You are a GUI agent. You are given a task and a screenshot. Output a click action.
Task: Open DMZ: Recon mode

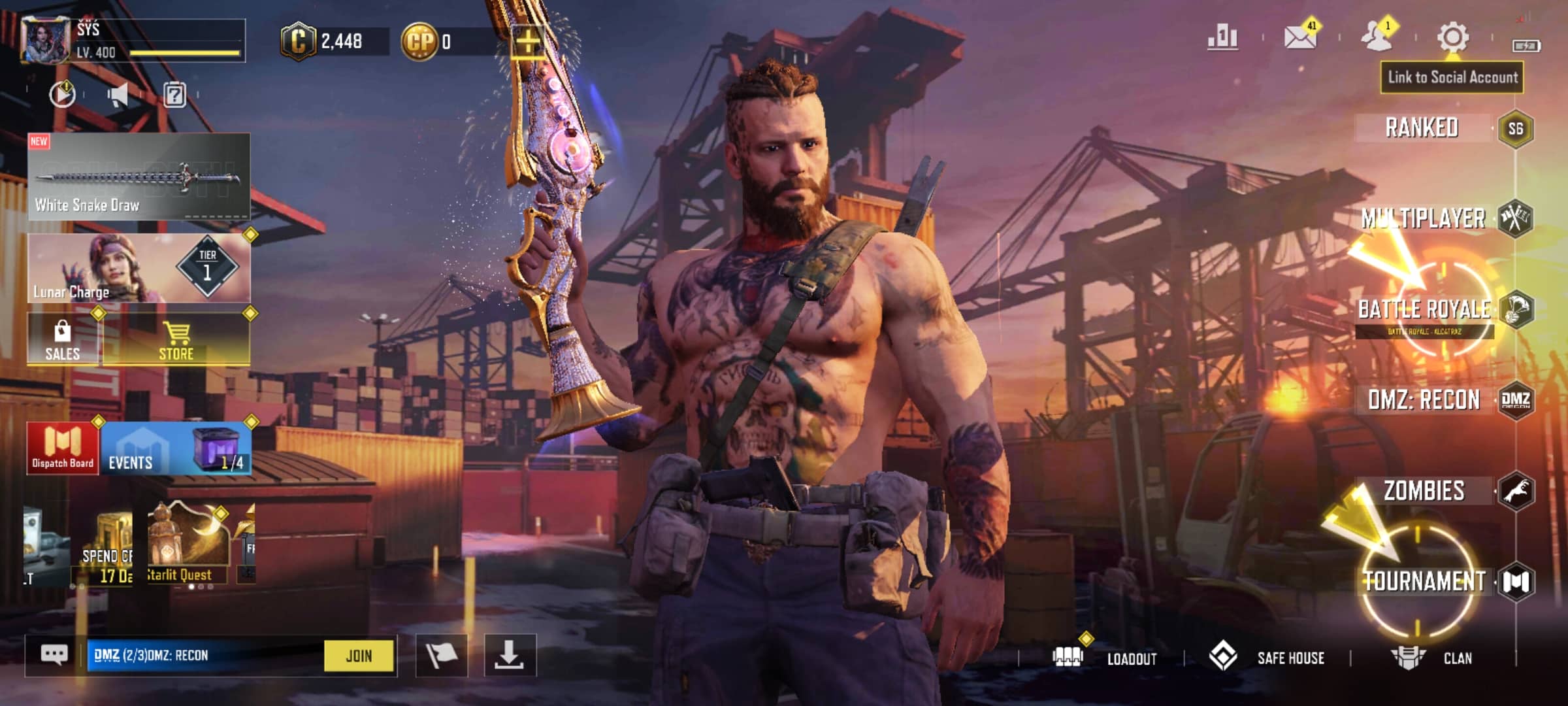click(x=1424, y=399)
